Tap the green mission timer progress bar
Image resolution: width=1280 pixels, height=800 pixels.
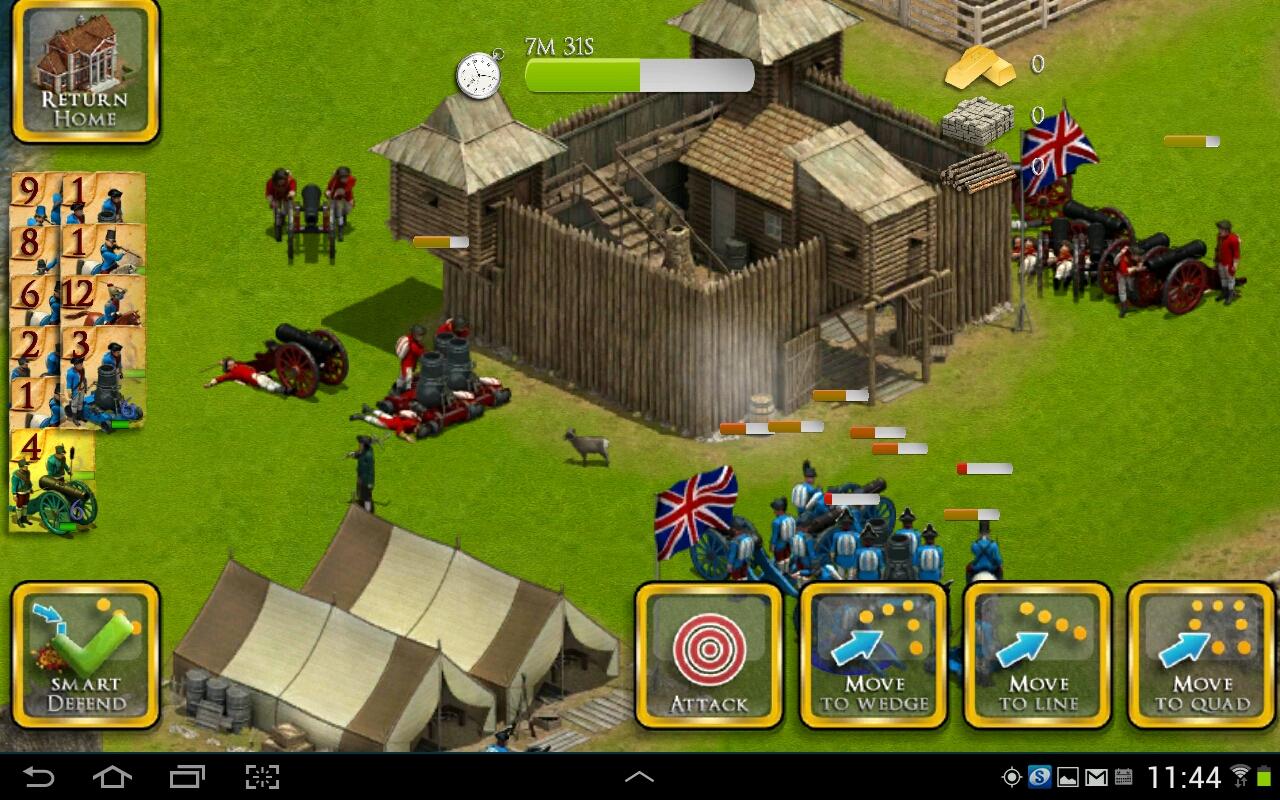click(x=580, y=71)
